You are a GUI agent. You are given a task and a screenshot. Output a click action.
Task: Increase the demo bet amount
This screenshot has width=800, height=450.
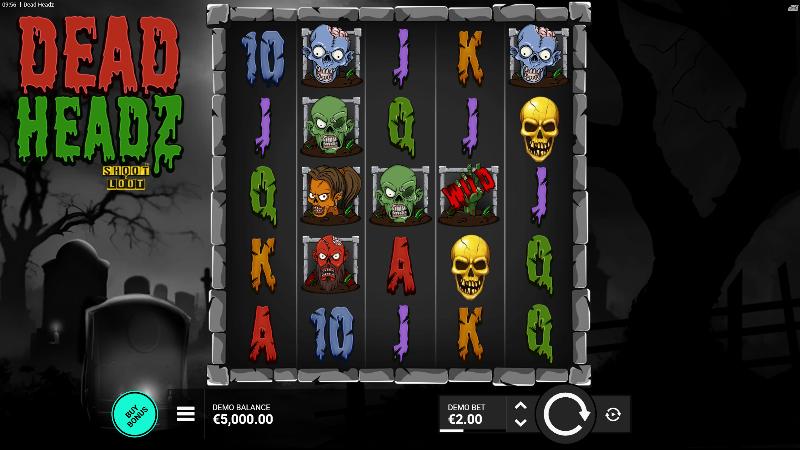coord(520,406)
